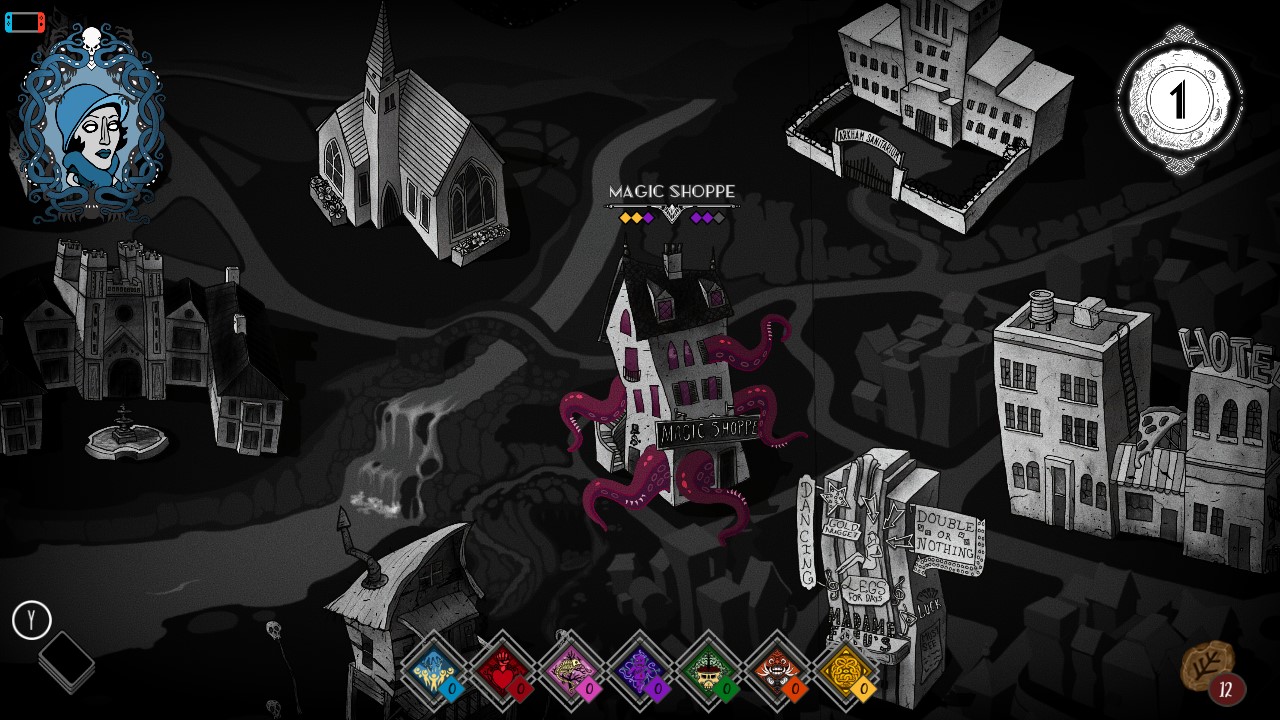Toggle the white gem between the location markers
The height and width of the screenshot is (720, 1280).
tap(673, 213)
